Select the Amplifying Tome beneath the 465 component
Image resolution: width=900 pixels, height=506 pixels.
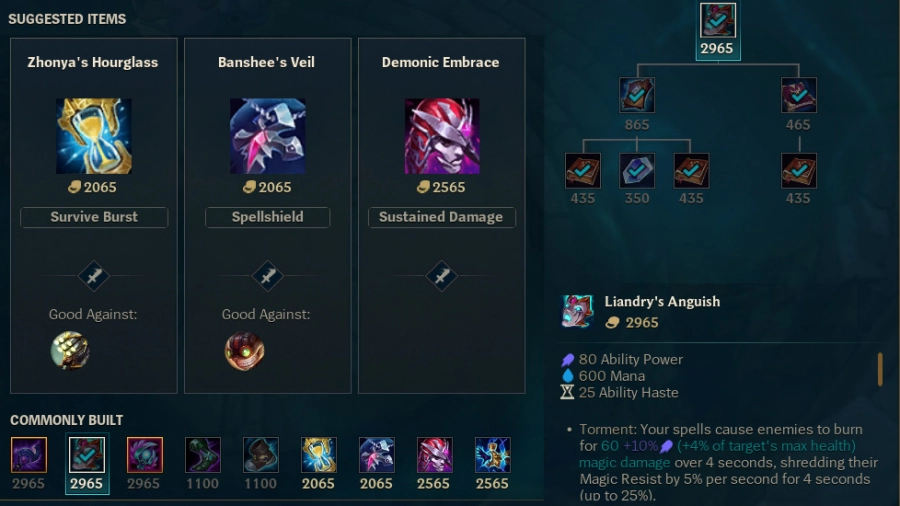click(x=798, y=170)
